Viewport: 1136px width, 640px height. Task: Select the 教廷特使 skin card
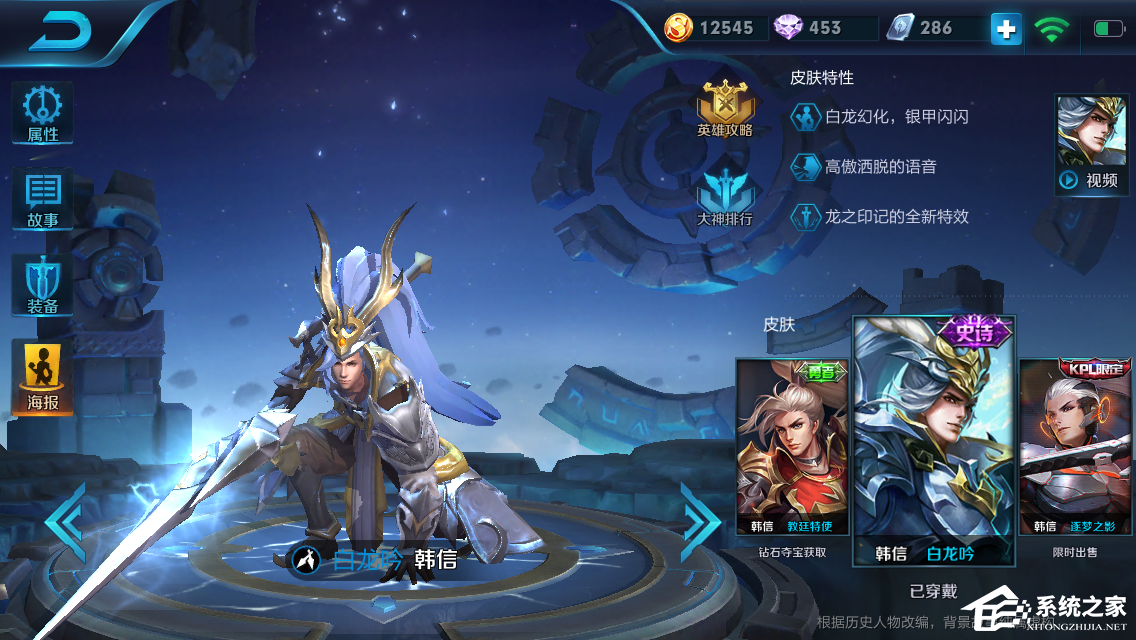click(x=791, y=447)
